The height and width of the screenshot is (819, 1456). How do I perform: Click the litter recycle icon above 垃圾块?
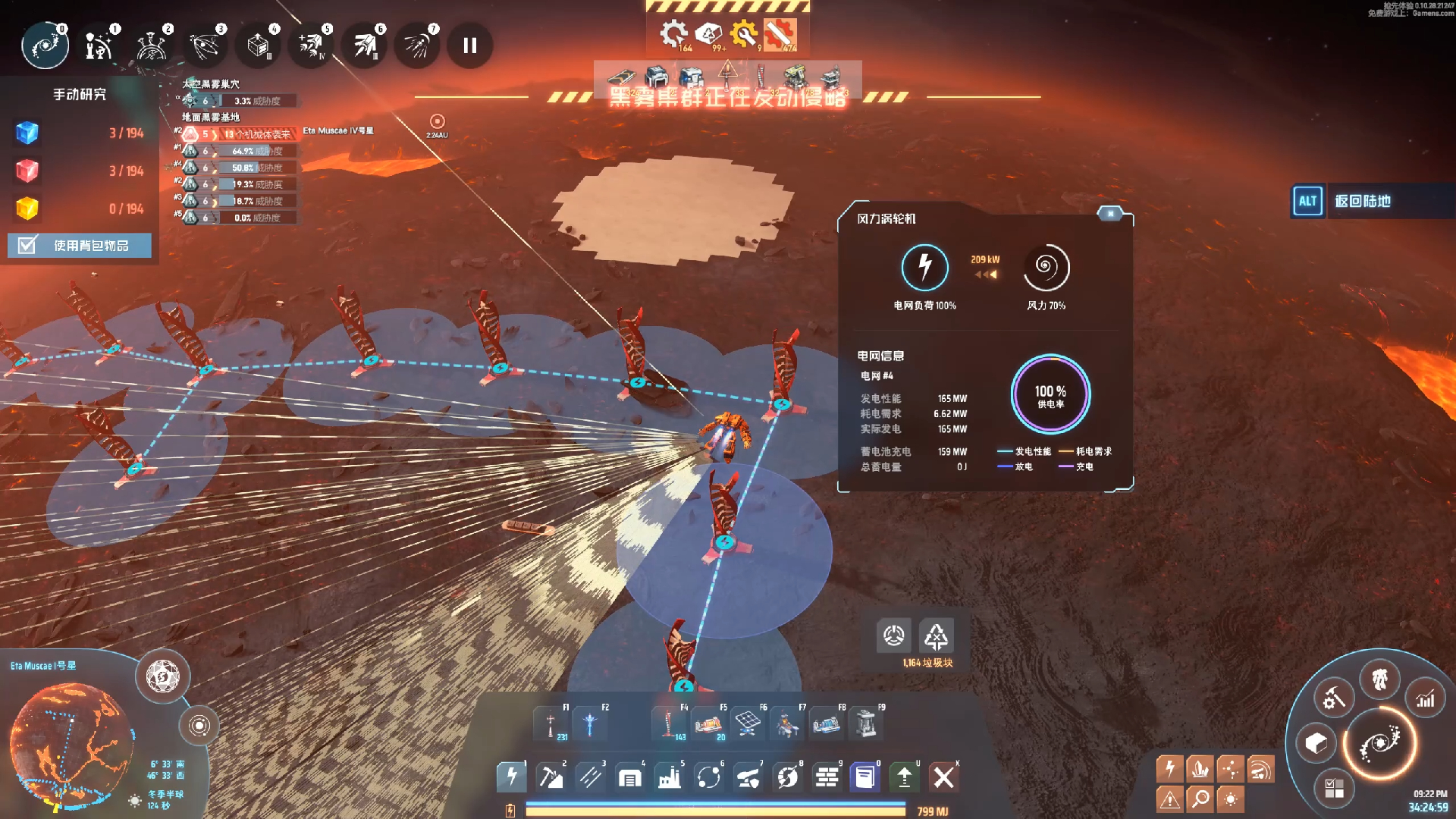pos(936,636)
